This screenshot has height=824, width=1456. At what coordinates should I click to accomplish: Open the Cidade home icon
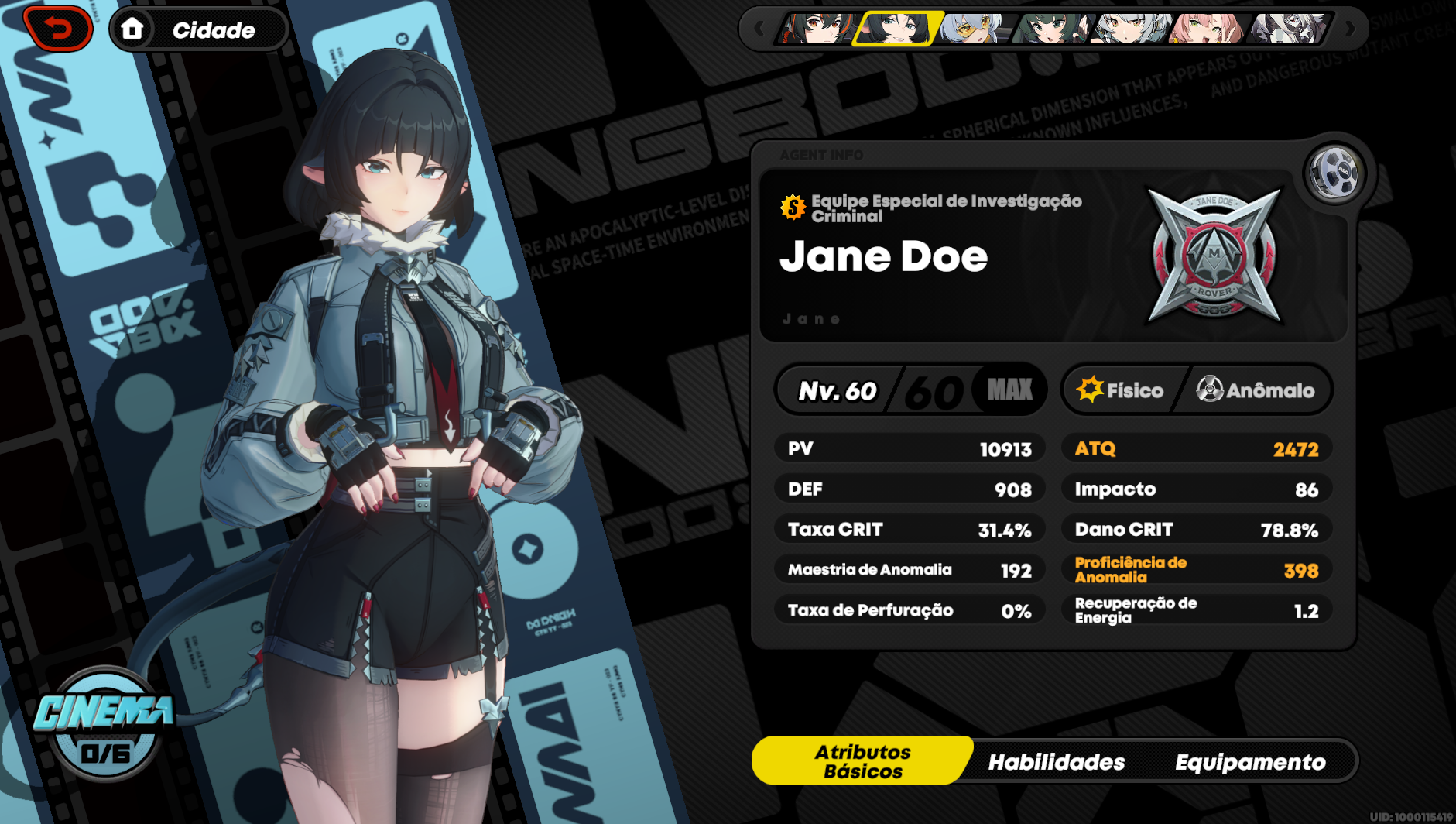132,29
